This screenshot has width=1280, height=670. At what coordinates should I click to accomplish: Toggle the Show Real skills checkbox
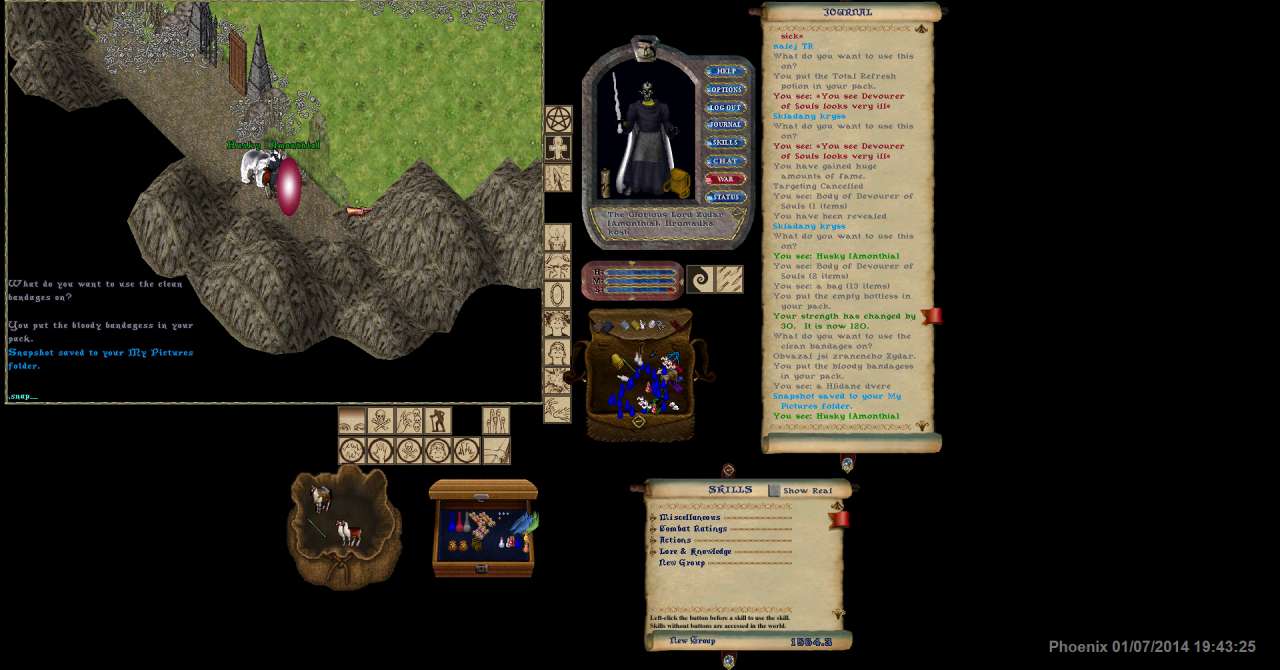774,491
